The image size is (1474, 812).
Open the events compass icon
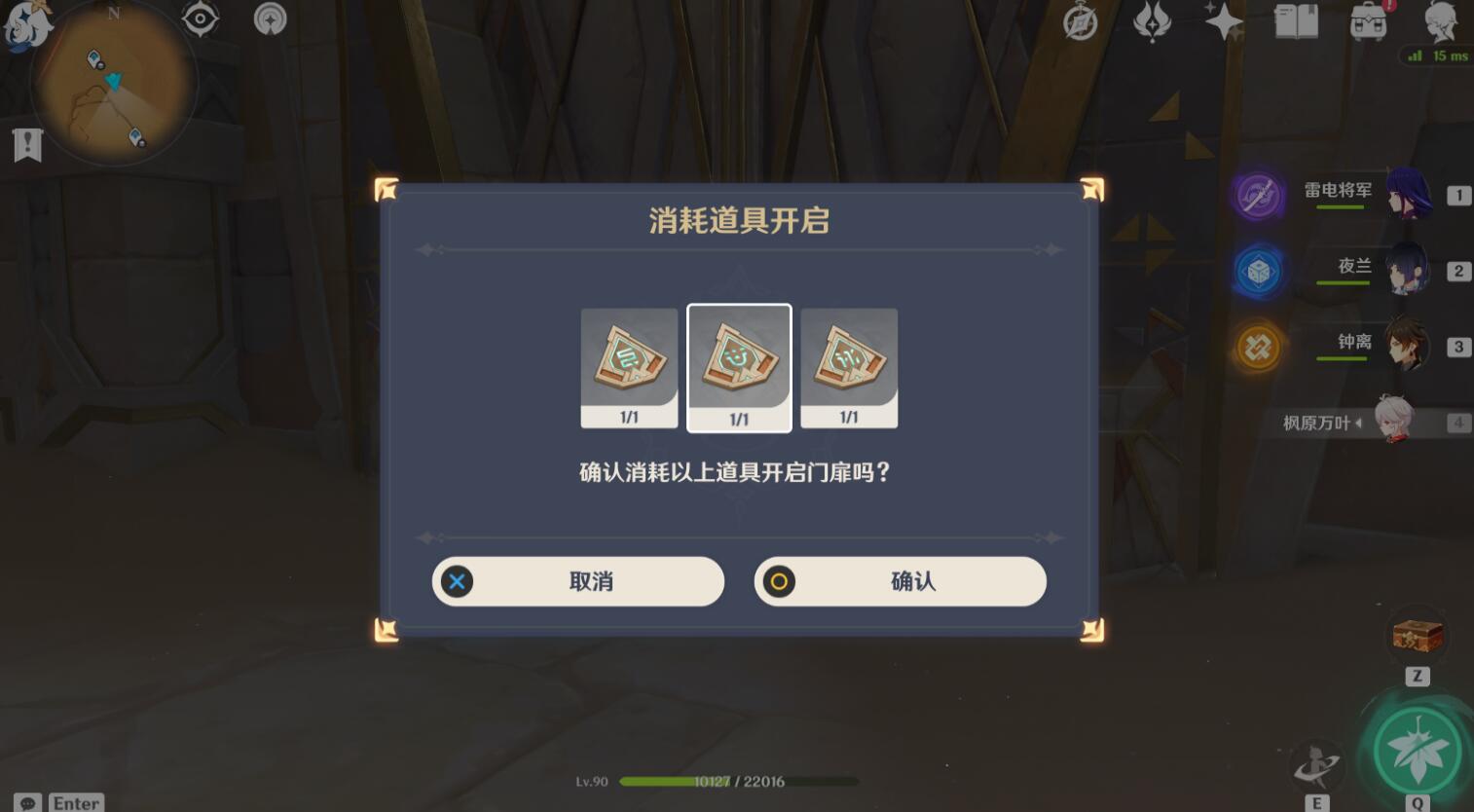[x=1080, y=21]
